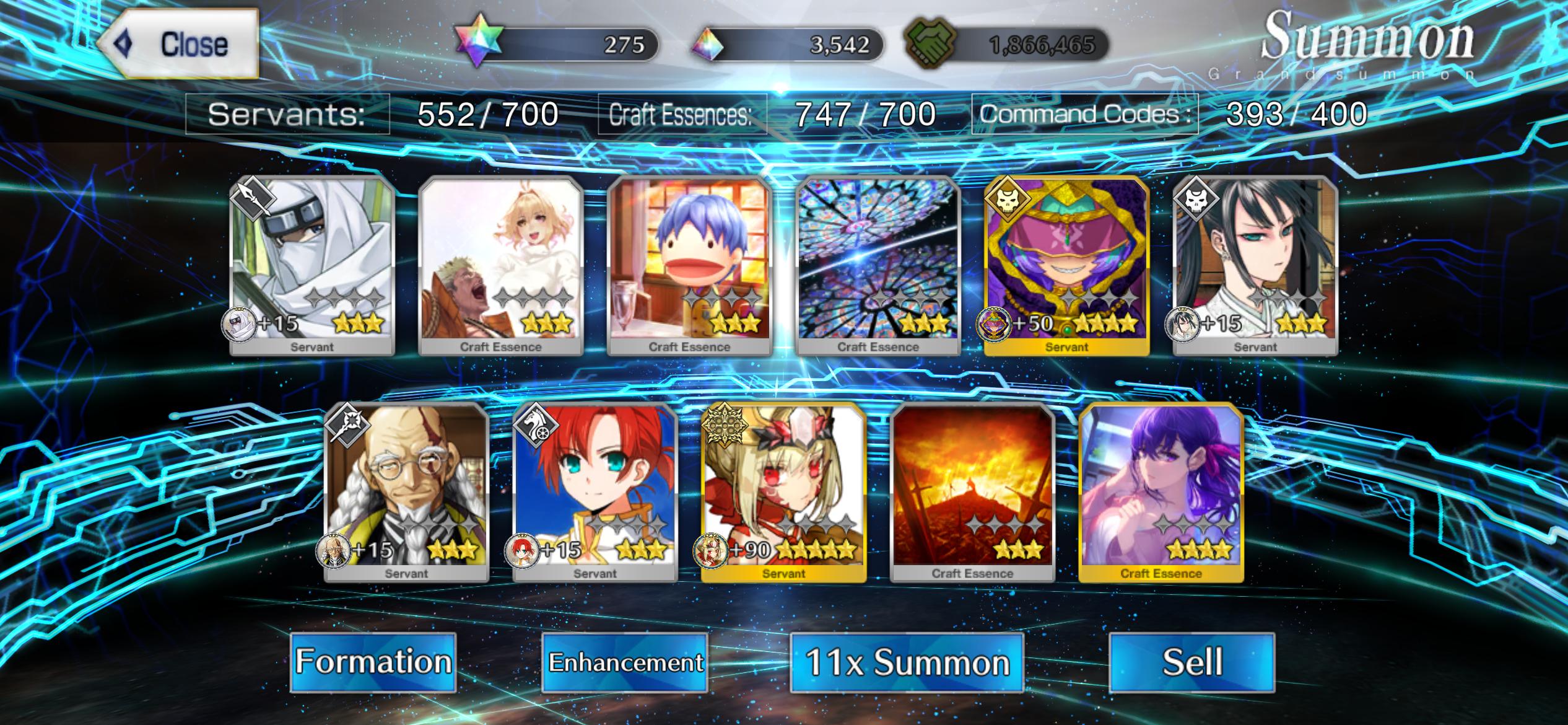Open the Formation menu
This screenshot has height=725, width=1568.
click(x=373, y=662)
